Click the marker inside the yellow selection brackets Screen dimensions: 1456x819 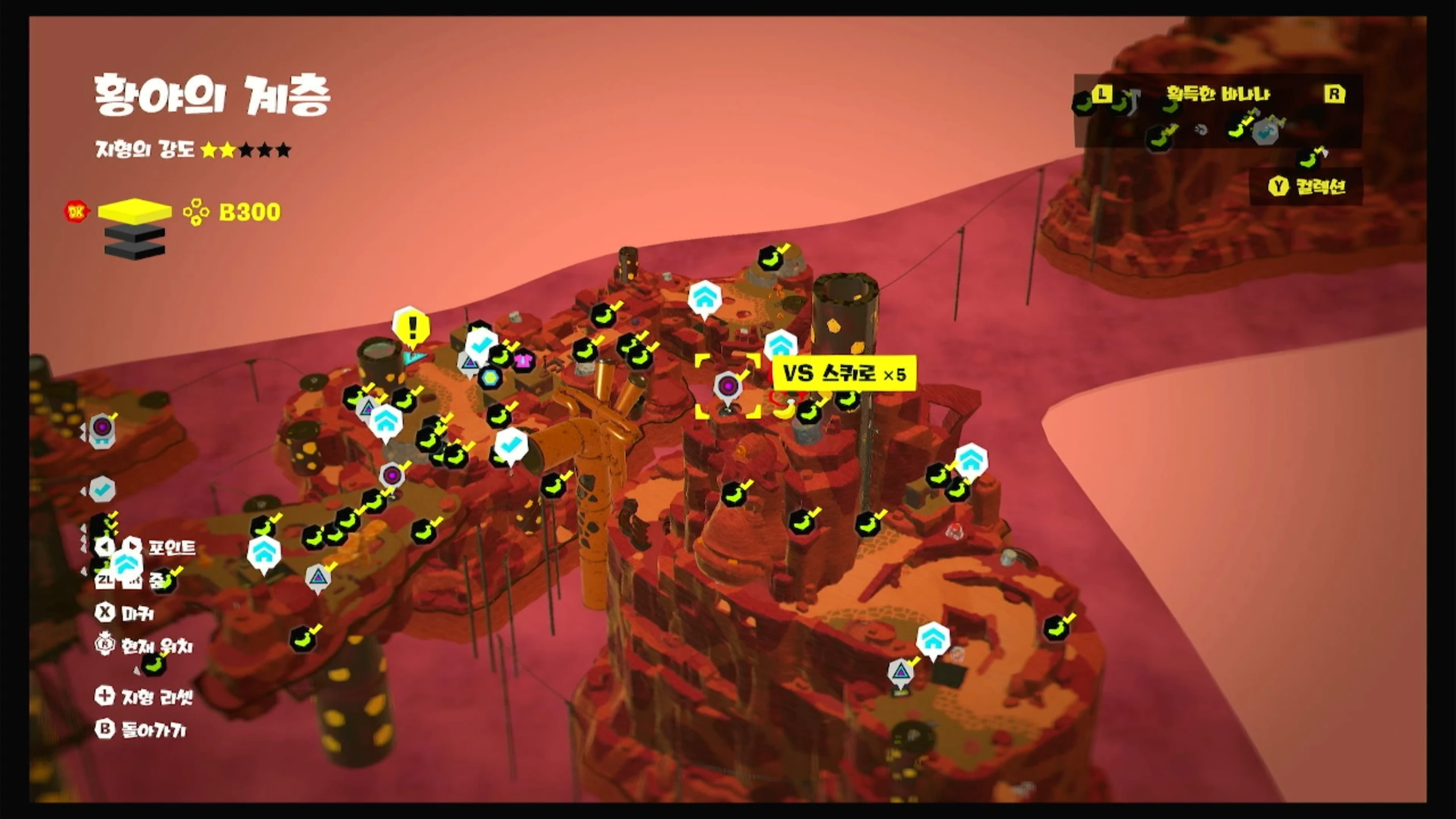tap(728, 387)
